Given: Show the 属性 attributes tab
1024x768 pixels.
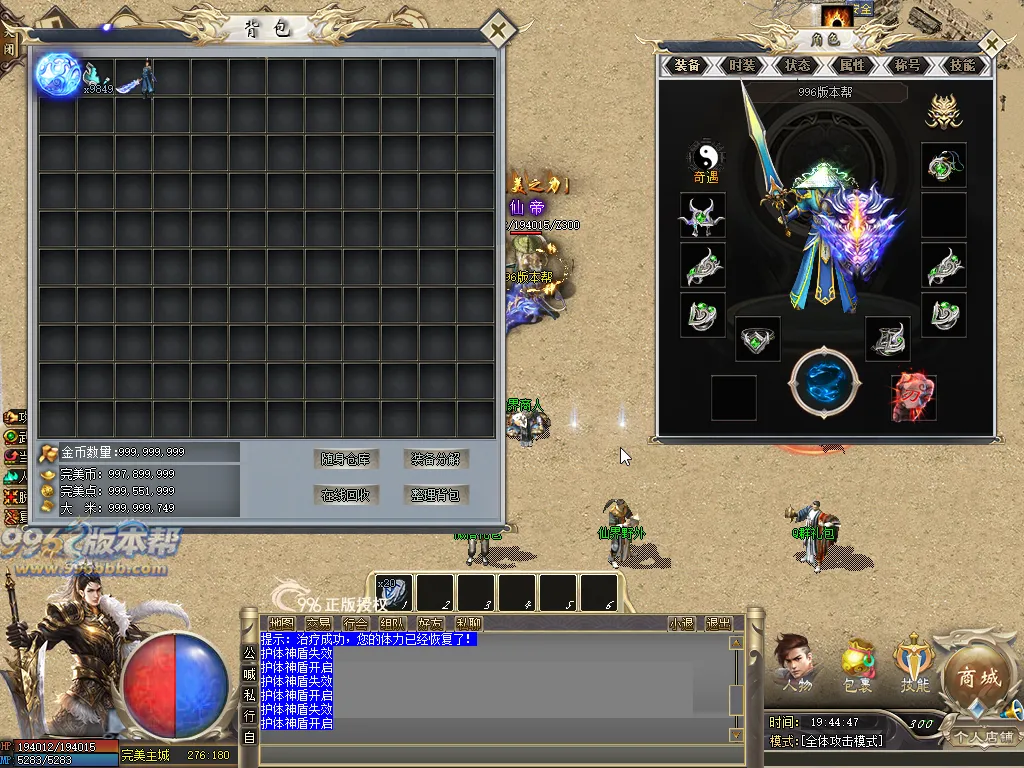Looking at the screenshot, I should (x=852, y=65).
